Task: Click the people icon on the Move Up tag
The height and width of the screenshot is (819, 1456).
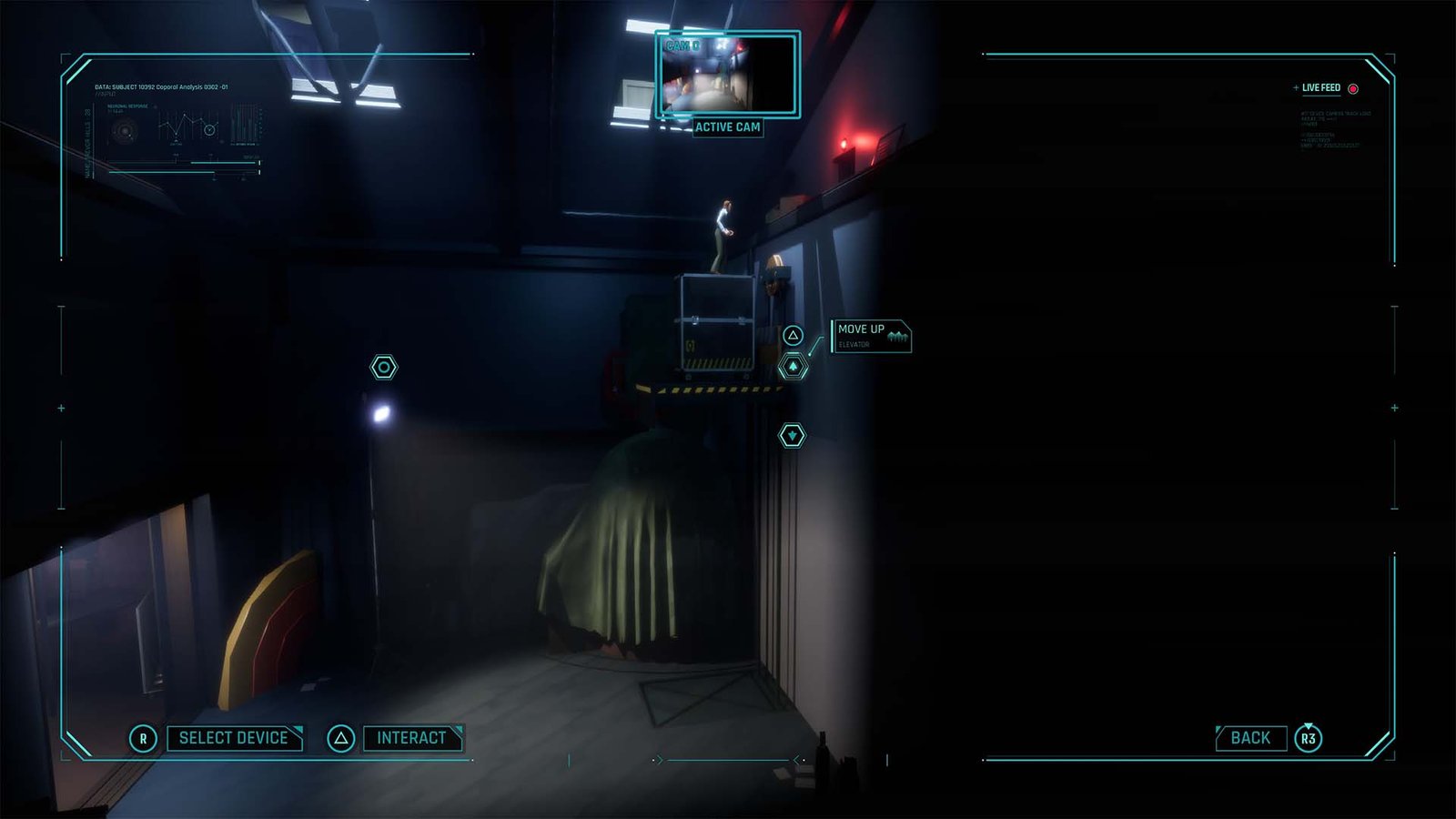Action: (x=899, y=335)
